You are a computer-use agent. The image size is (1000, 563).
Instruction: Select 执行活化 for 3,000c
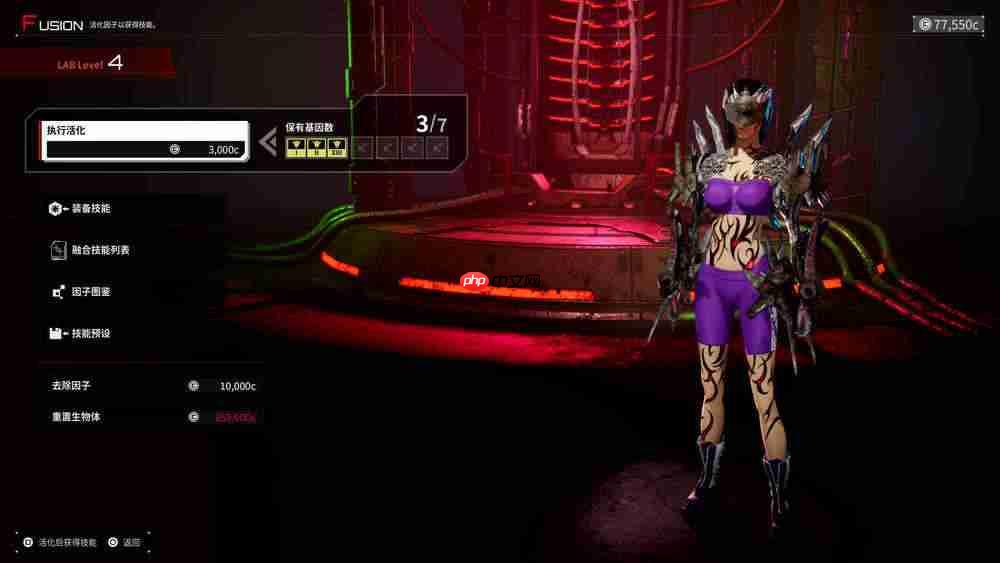145,140
